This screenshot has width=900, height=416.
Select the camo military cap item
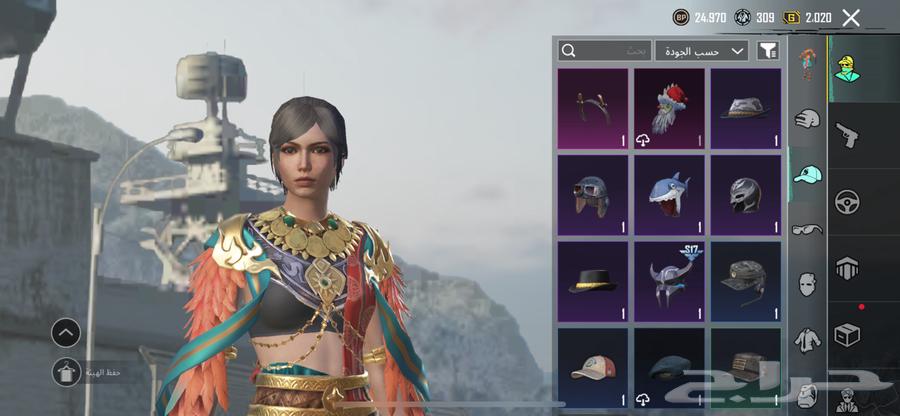[745, 281]
